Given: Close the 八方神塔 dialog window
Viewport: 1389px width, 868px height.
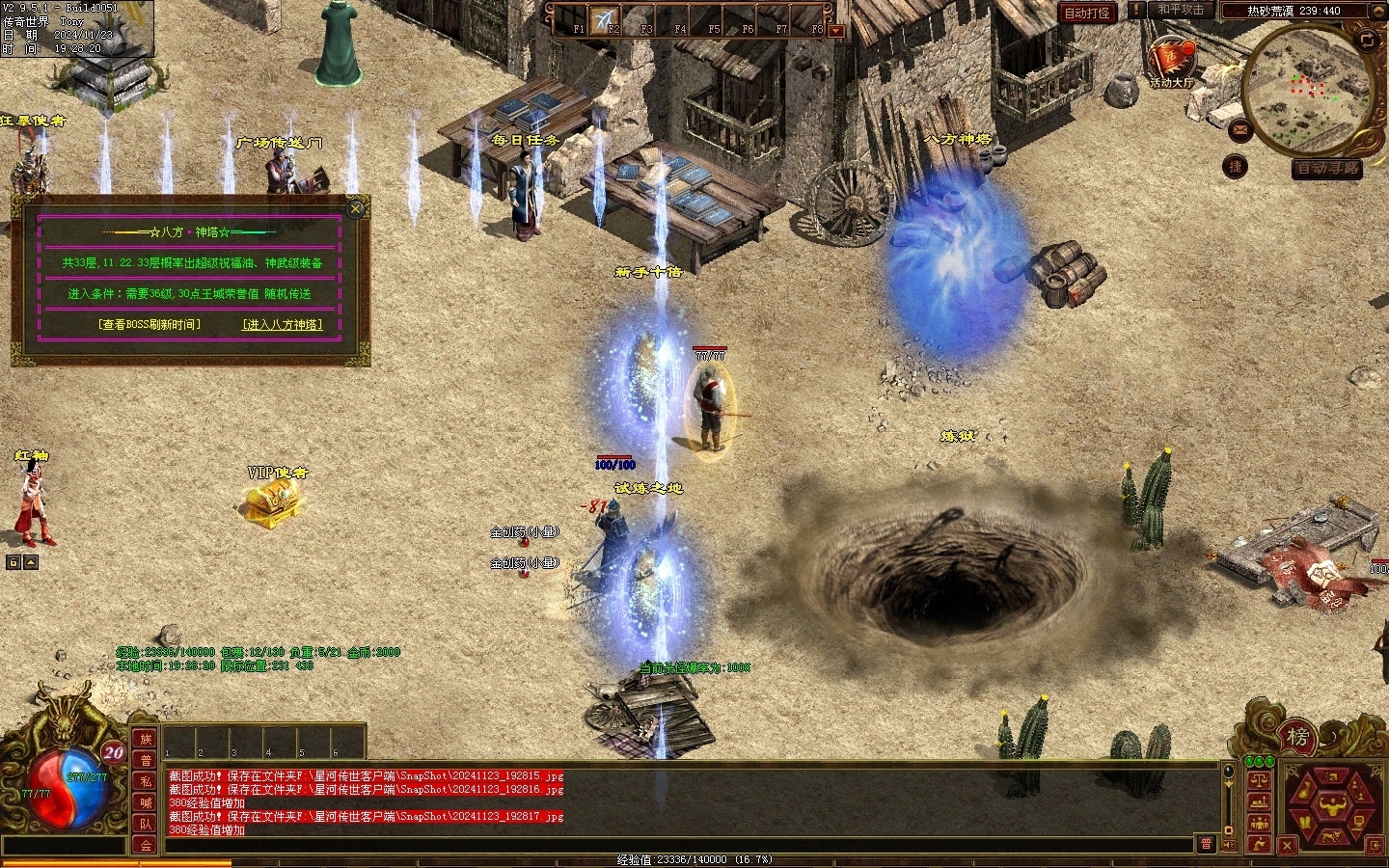Looking at the screenshot, I should tap(356, 207).
